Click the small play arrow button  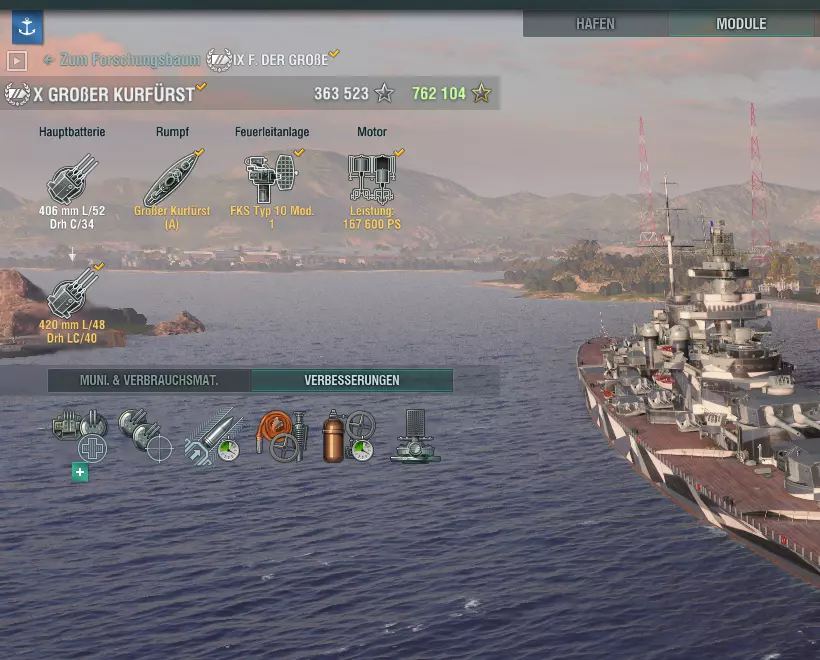tap(16, 61)
